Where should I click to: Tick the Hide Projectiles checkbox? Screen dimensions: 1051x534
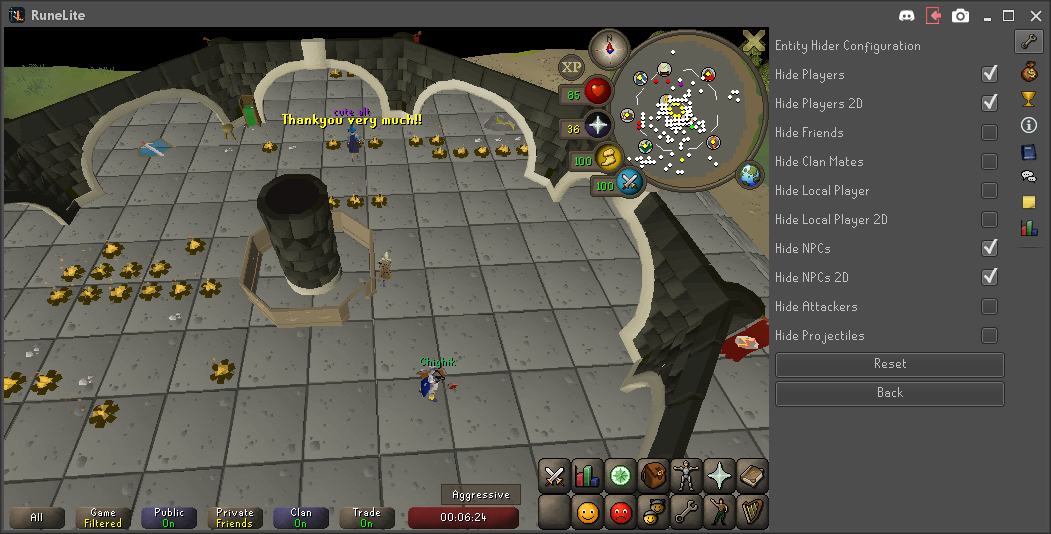[x=989, y=335]
